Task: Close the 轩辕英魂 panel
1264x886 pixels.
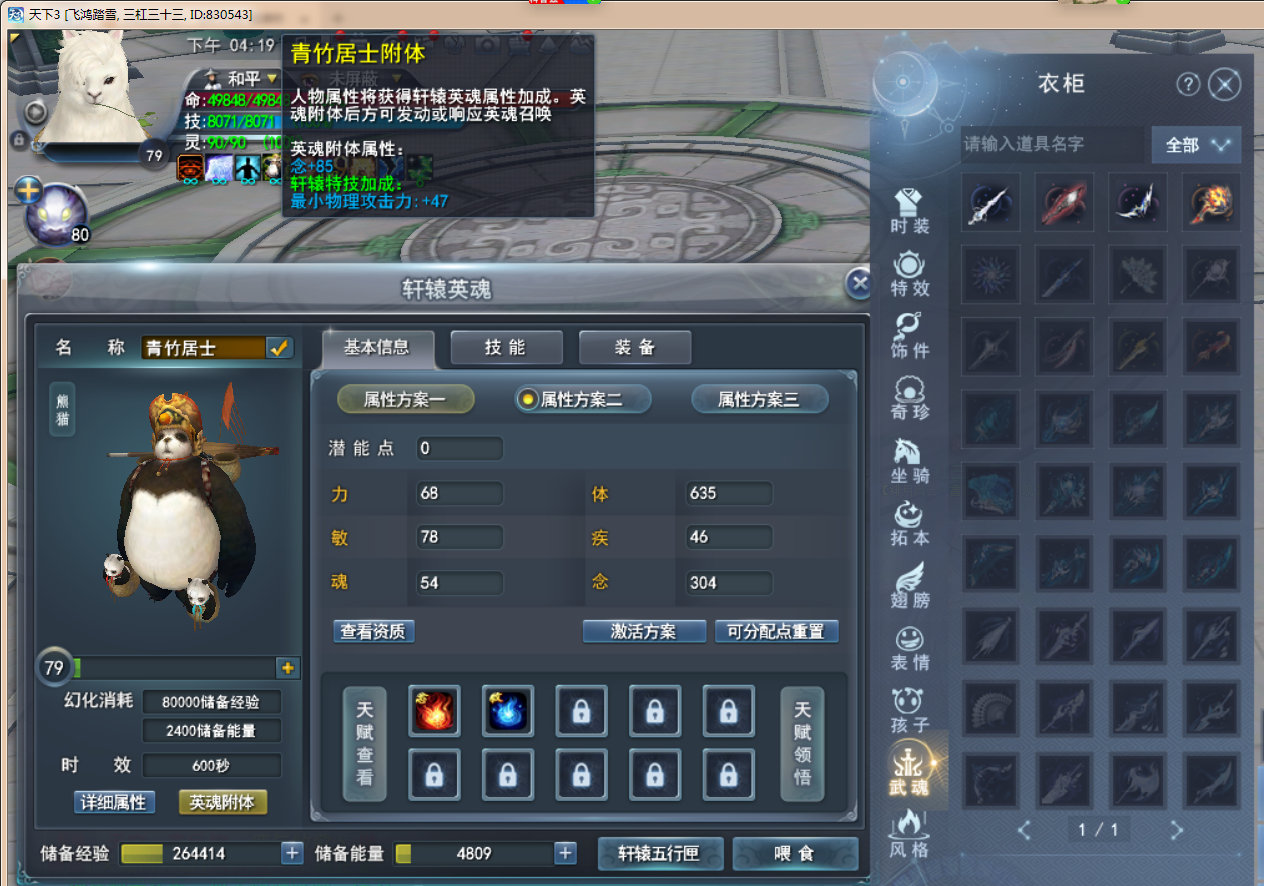Action: click(858, 284)
